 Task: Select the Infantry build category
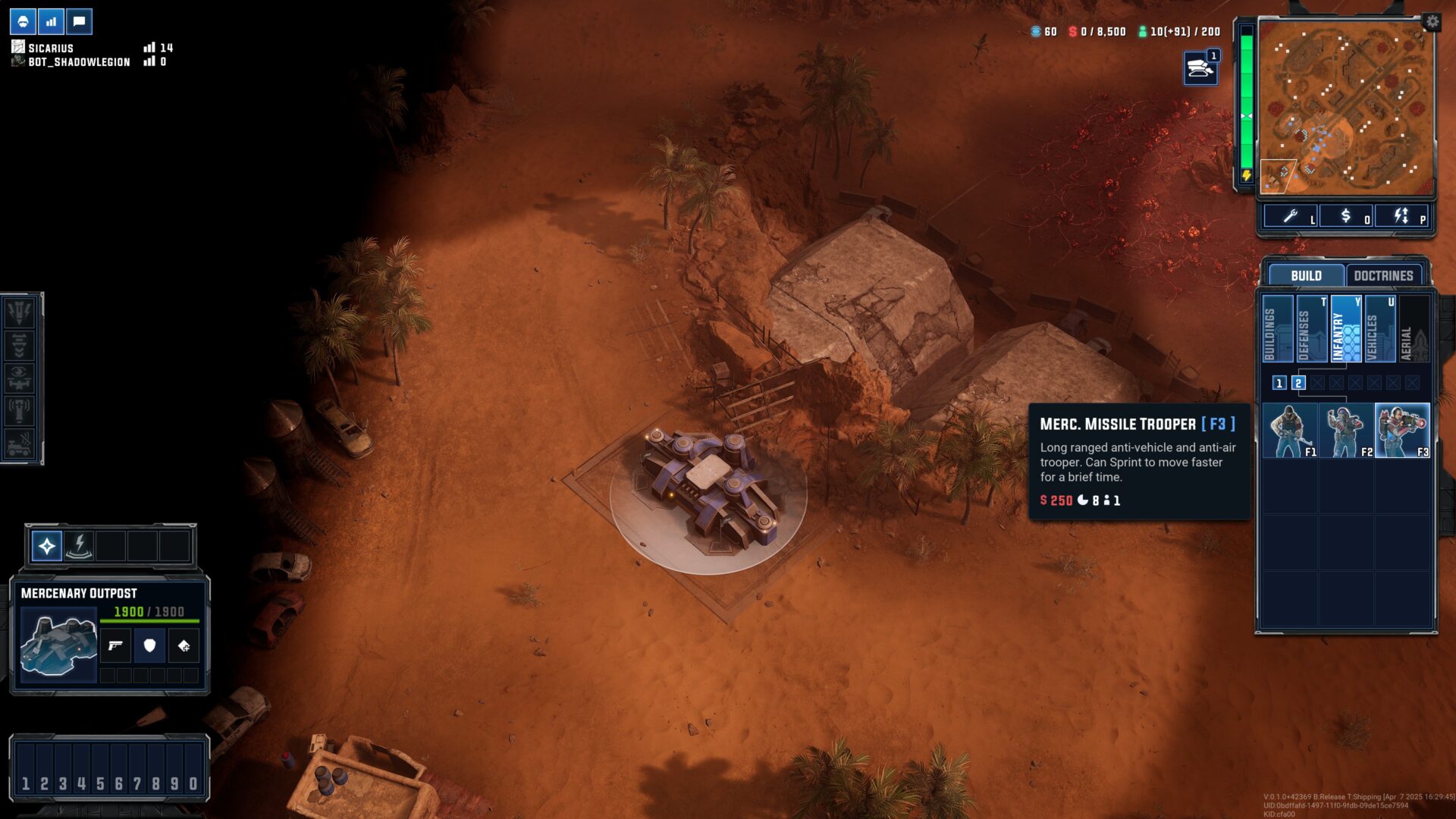[1345, 328]
